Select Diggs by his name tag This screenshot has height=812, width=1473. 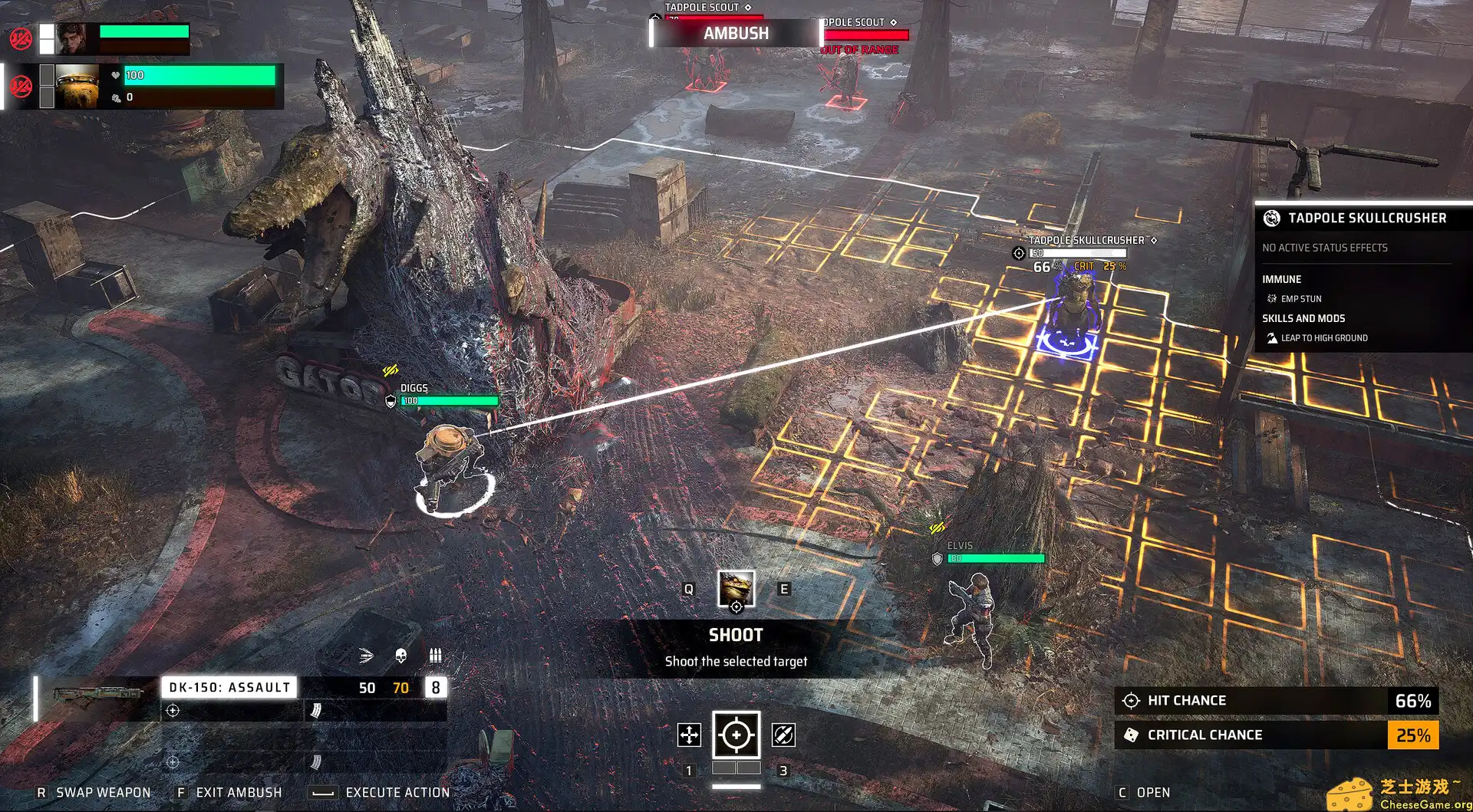tap(414, 389)
